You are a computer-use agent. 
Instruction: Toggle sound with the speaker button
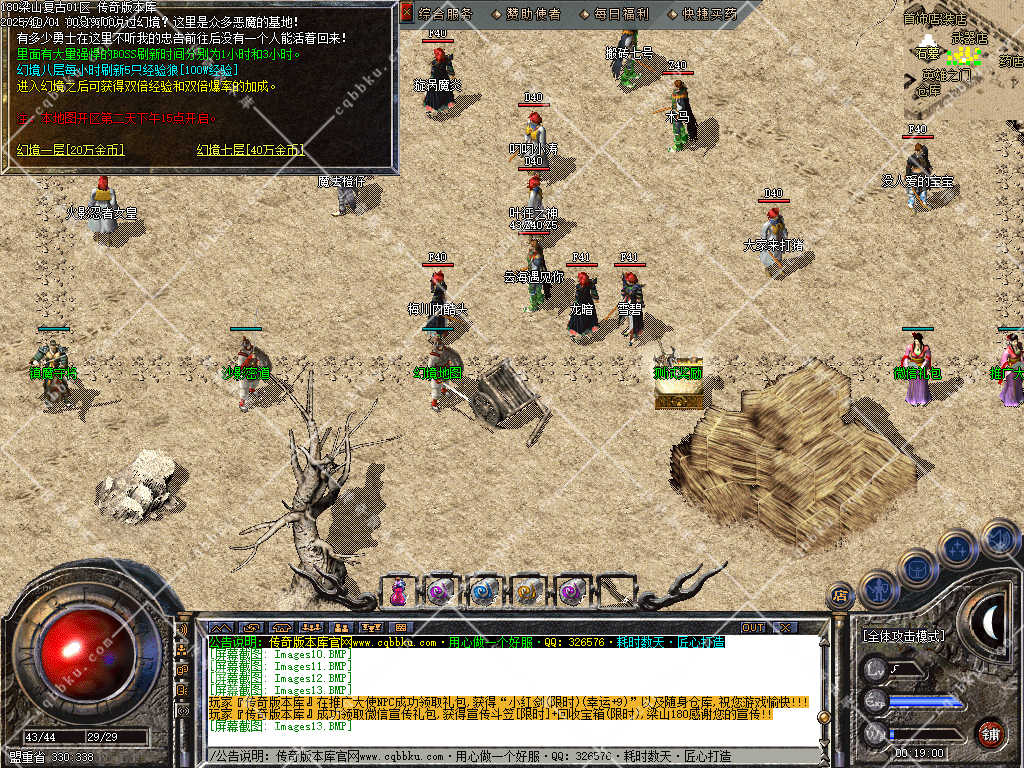998,537
